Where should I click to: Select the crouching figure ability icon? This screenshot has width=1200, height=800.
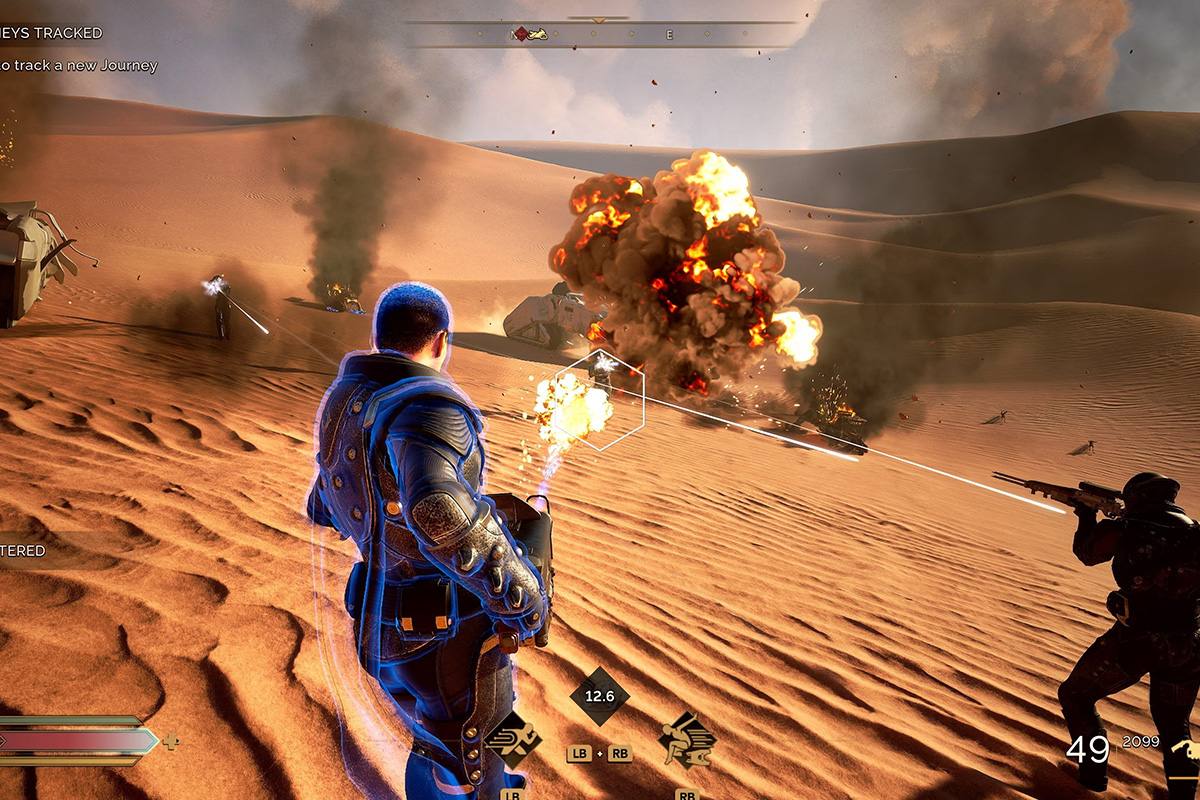pyautogui.click(x=687, y=741)
